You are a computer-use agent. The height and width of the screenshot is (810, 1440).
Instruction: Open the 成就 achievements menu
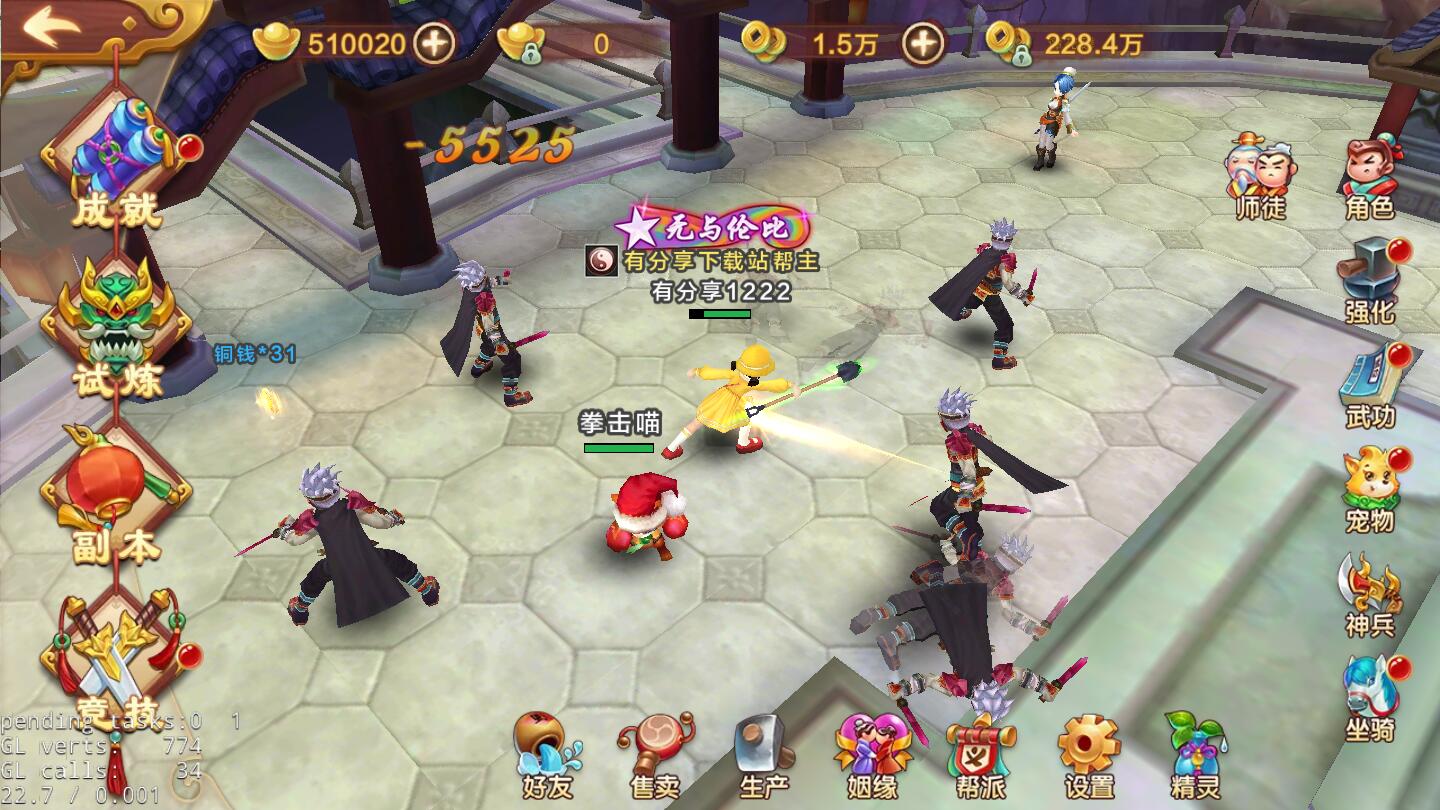click(115, 160)
